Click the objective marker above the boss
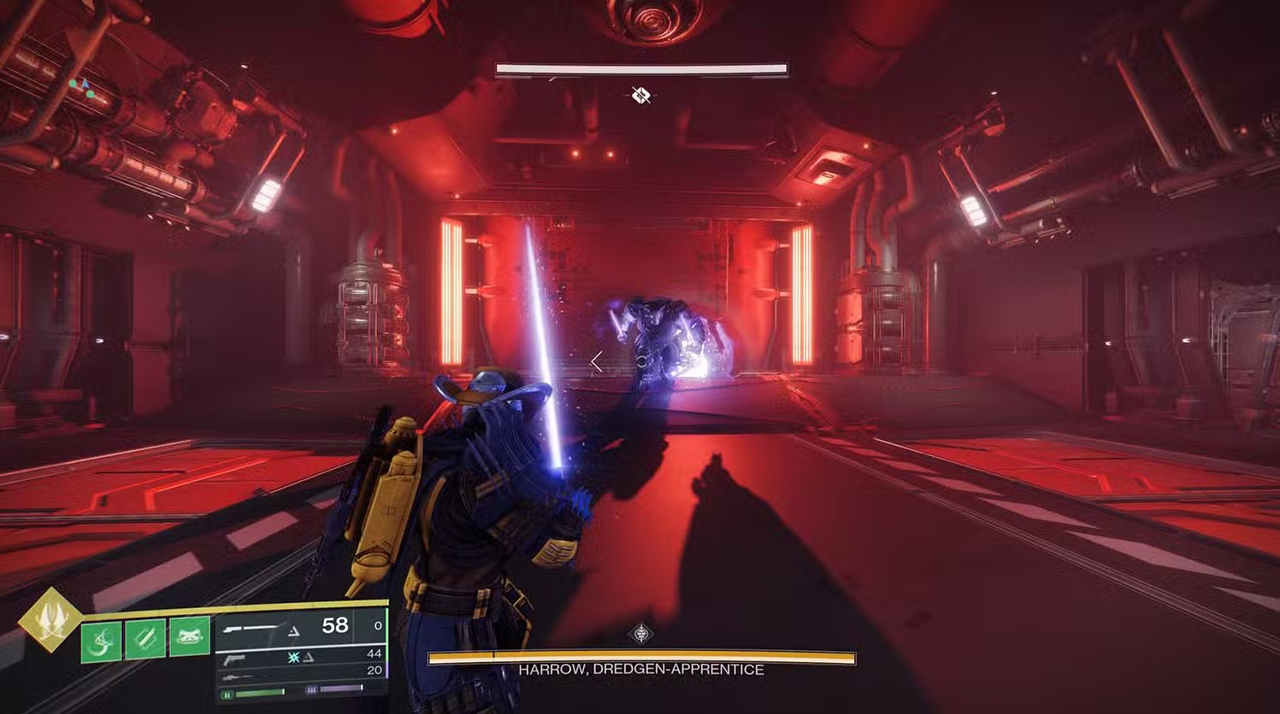This screenshot has width=1280, height=714. (641, 96)
